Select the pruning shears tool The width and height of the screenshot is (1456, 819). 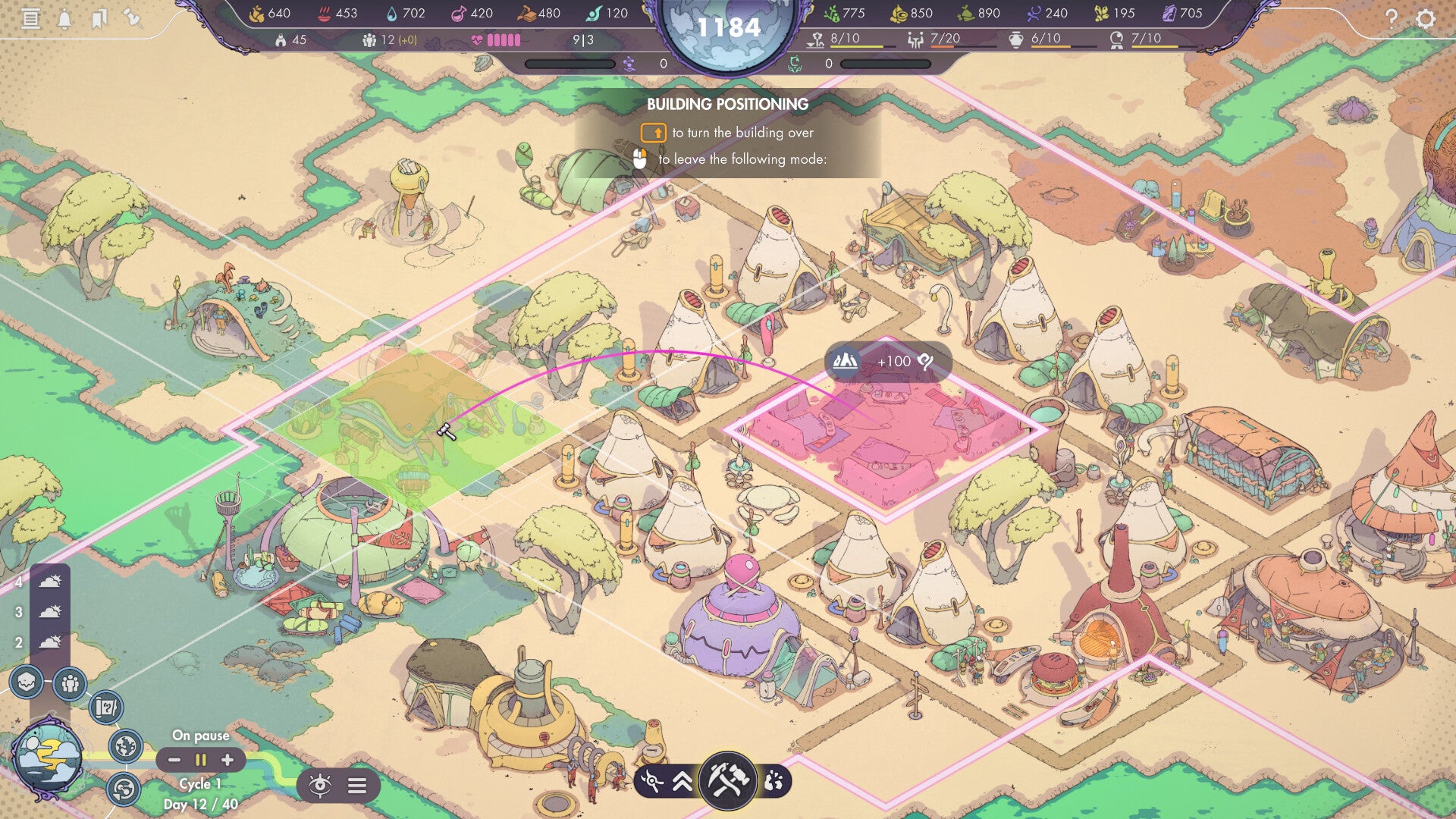coord(652,781)
